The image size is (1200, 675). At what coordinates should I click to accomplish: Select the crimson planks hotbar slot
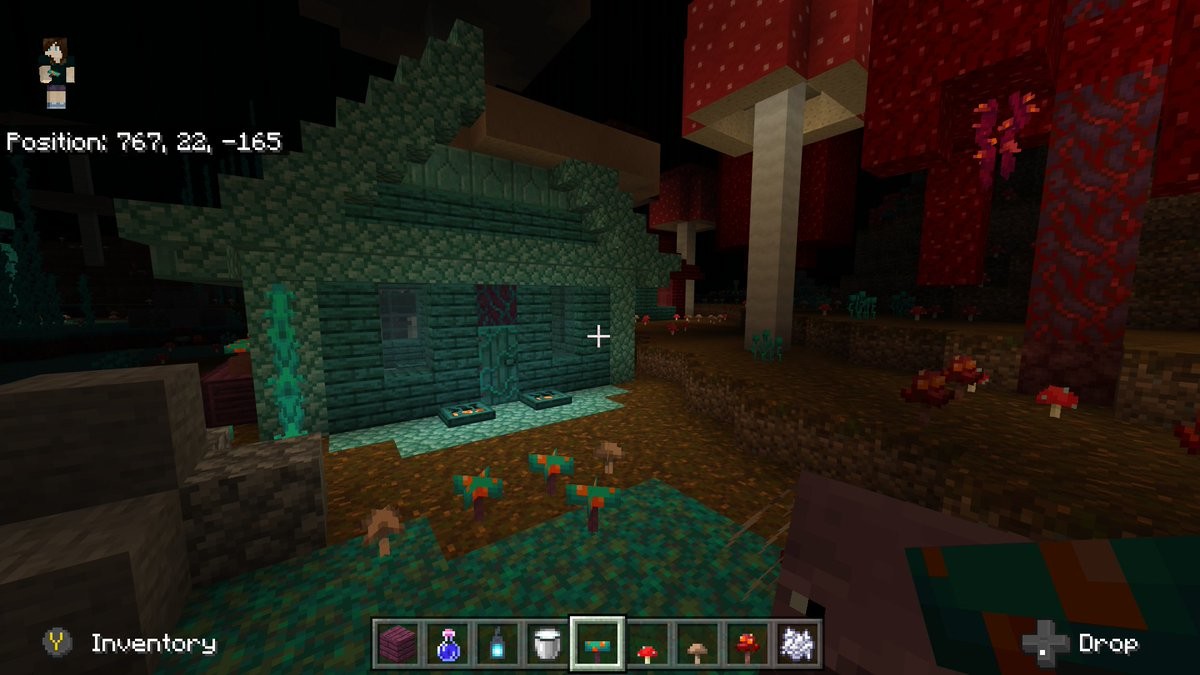[397, 643]
